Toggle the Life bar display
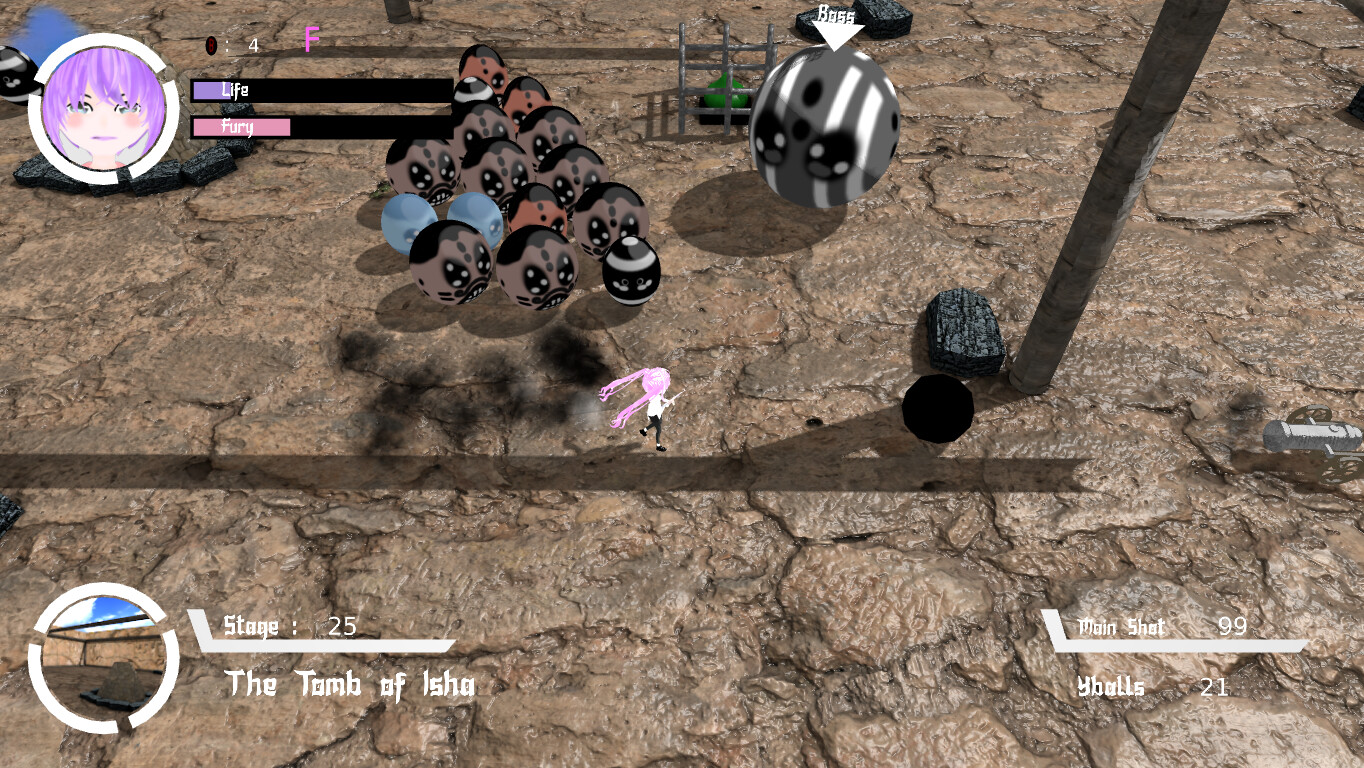Viewport: 1364px width, 768px height. point(320,91)
